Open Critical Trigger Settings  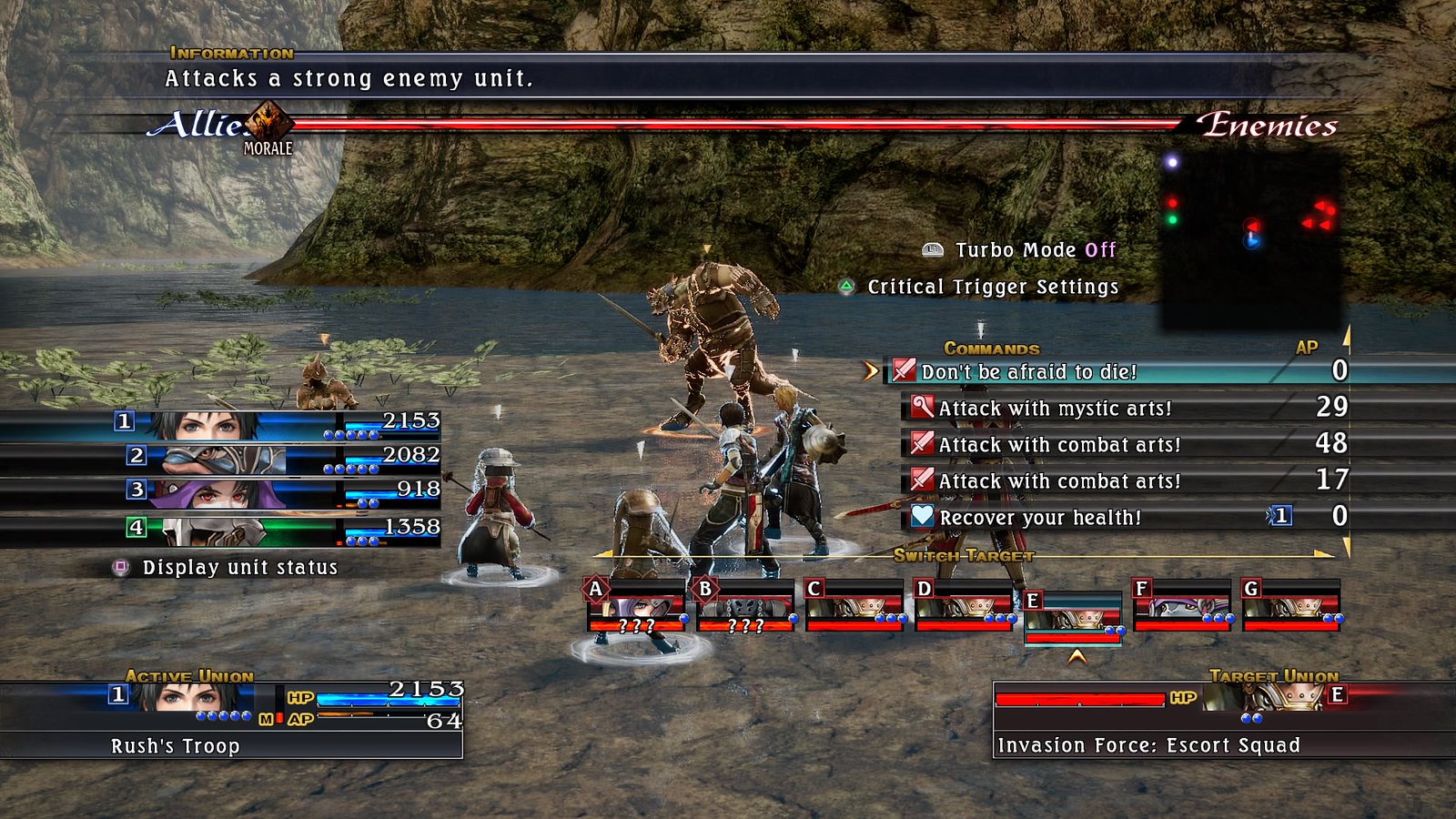(x=992, y=286)
